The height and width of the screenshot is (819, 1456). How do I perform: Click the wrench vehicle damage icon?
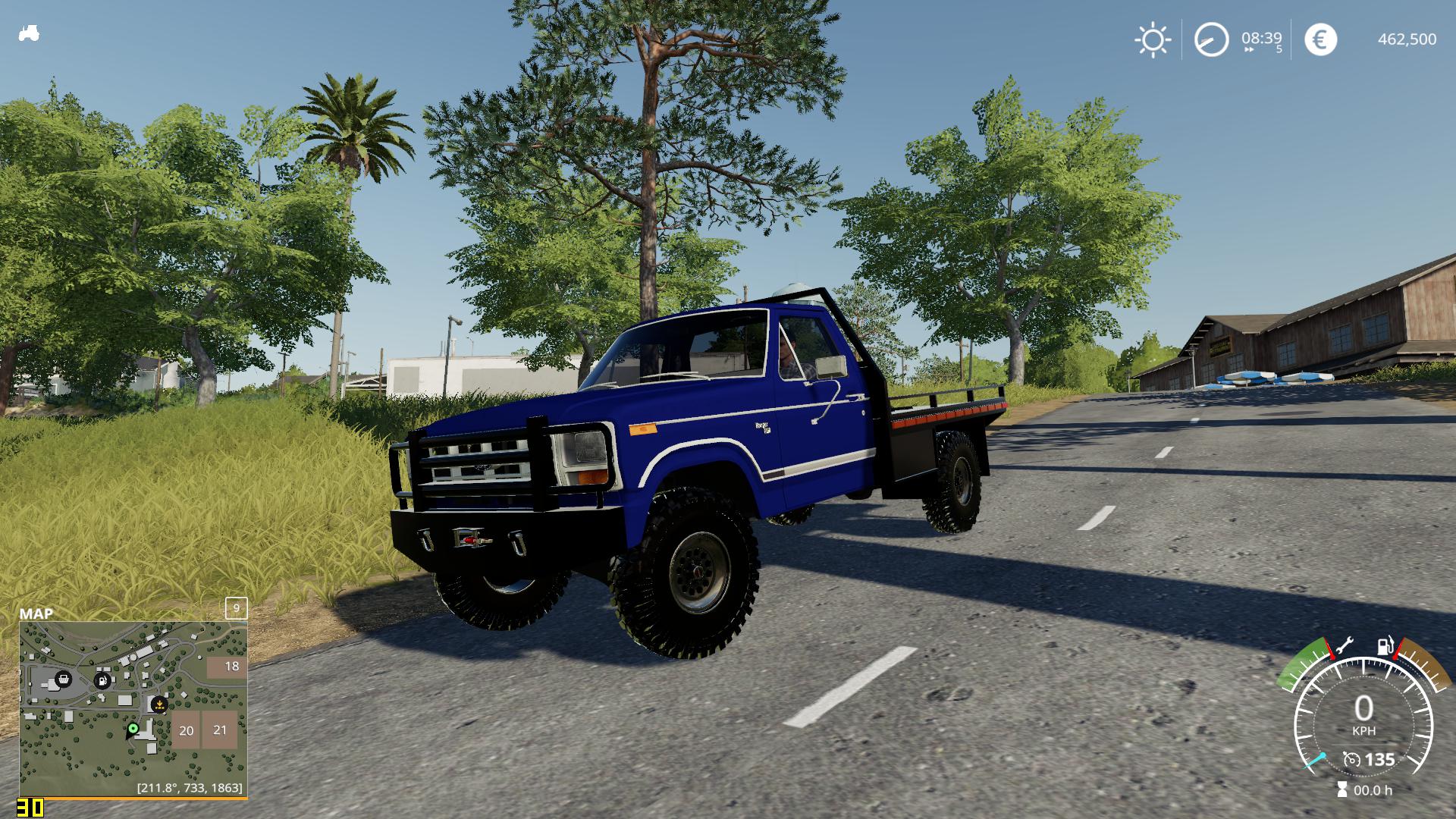[1344, 647]
